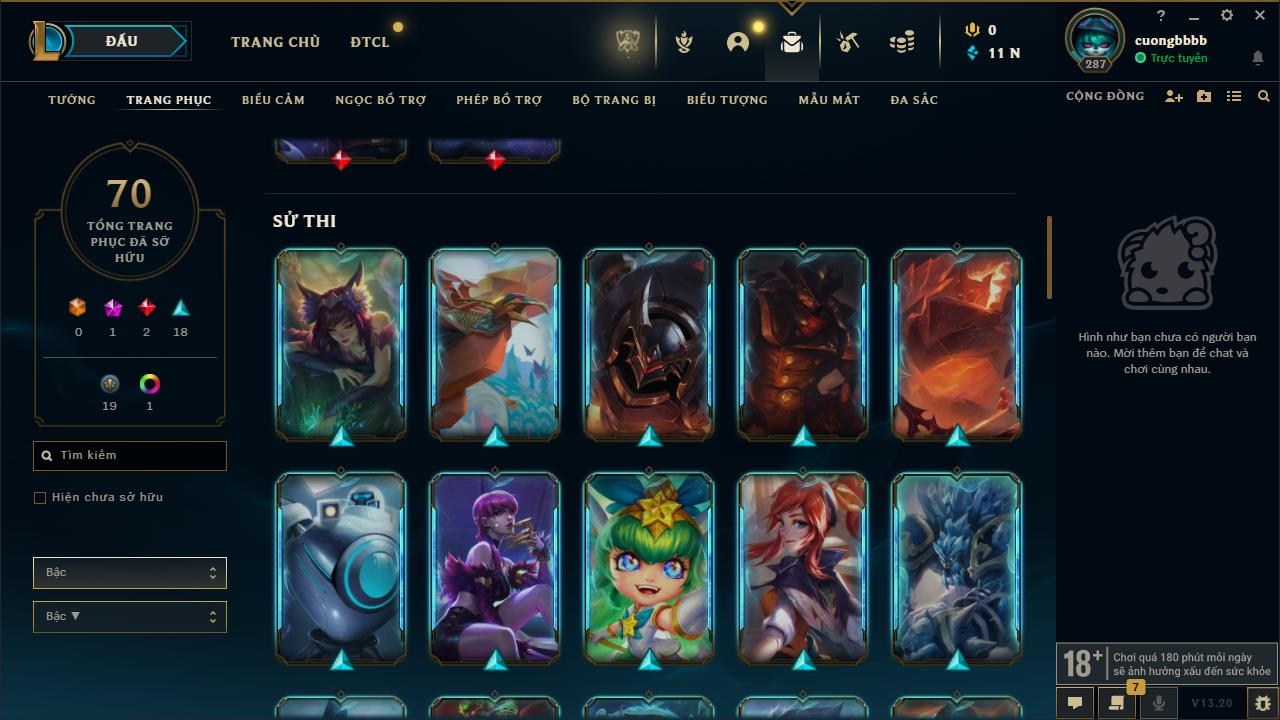This screenshot has width=1280, height=720.
Task: Open friend requests with the add-friend icon
Action: [x=1173, y=96]
